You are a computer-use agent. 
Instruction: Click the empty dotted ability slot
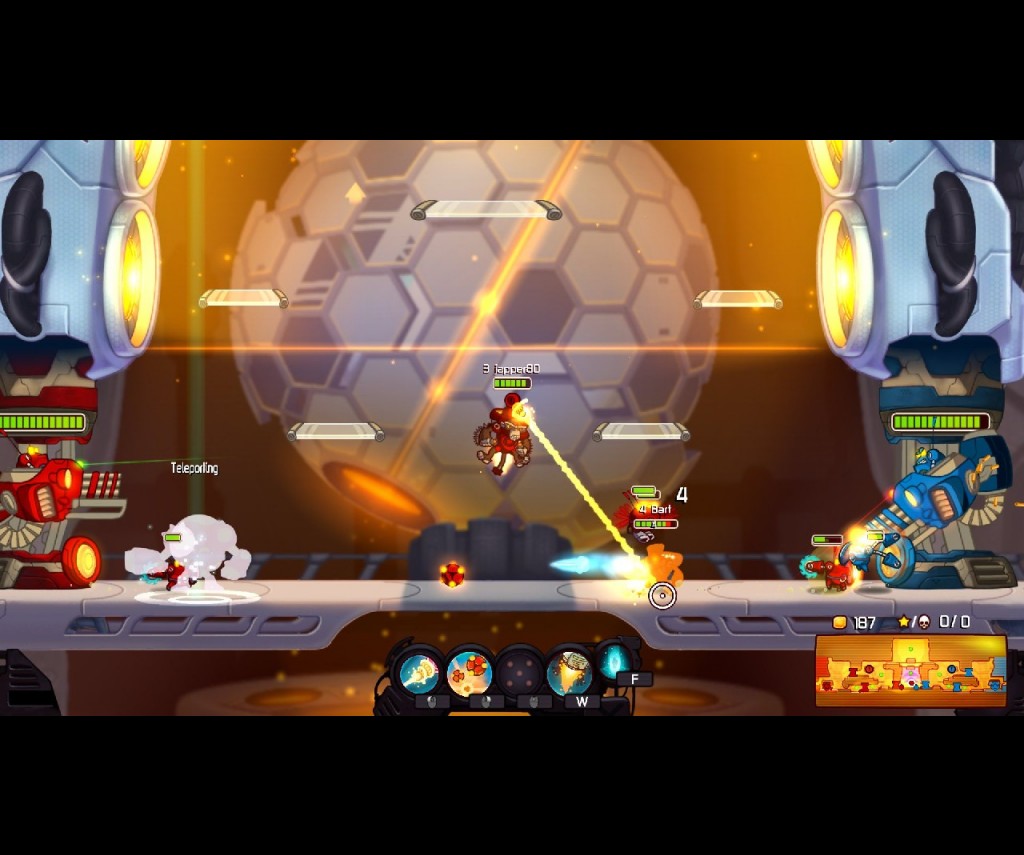click(x=519, y=673)
